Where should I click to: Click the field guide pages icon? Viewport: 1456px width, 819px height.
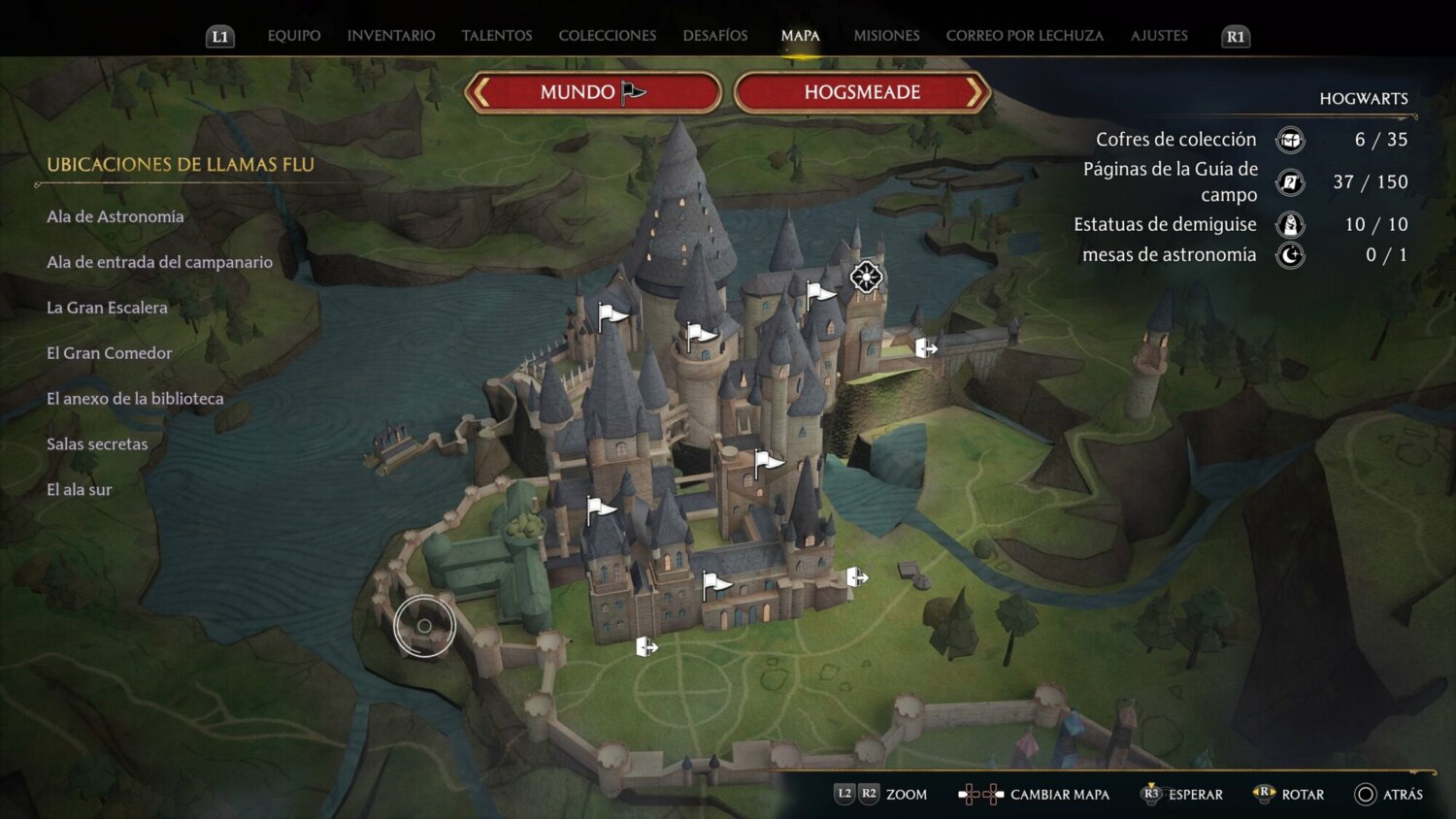coord(1289,181)
